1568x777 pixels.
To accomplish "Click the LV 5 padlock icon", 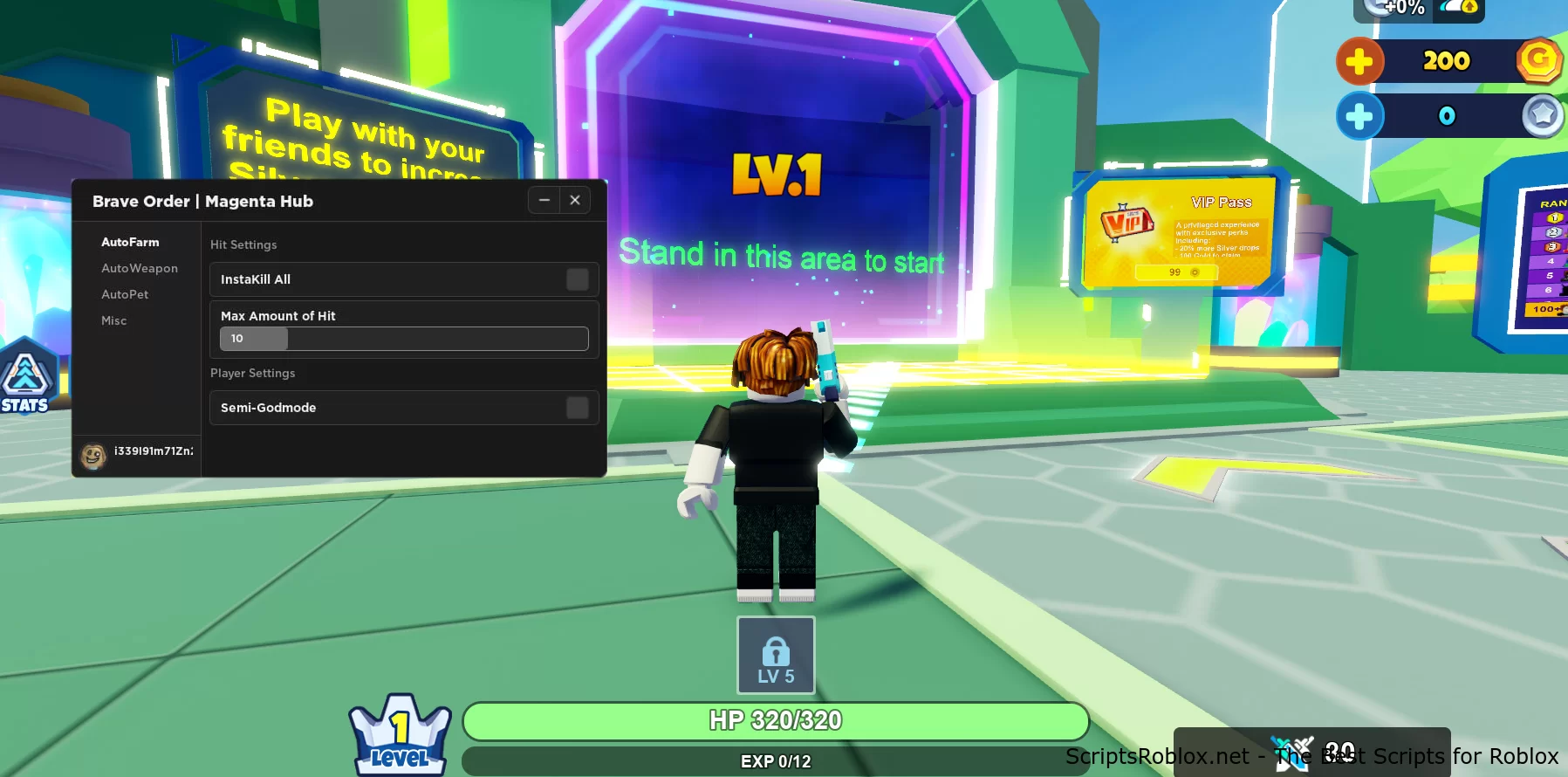I will coord(776,653).
